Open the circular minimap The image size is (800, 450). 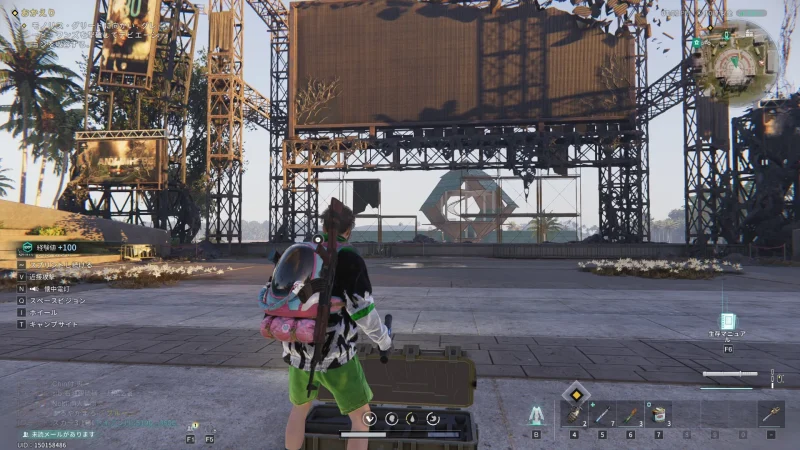coord(739,62)
